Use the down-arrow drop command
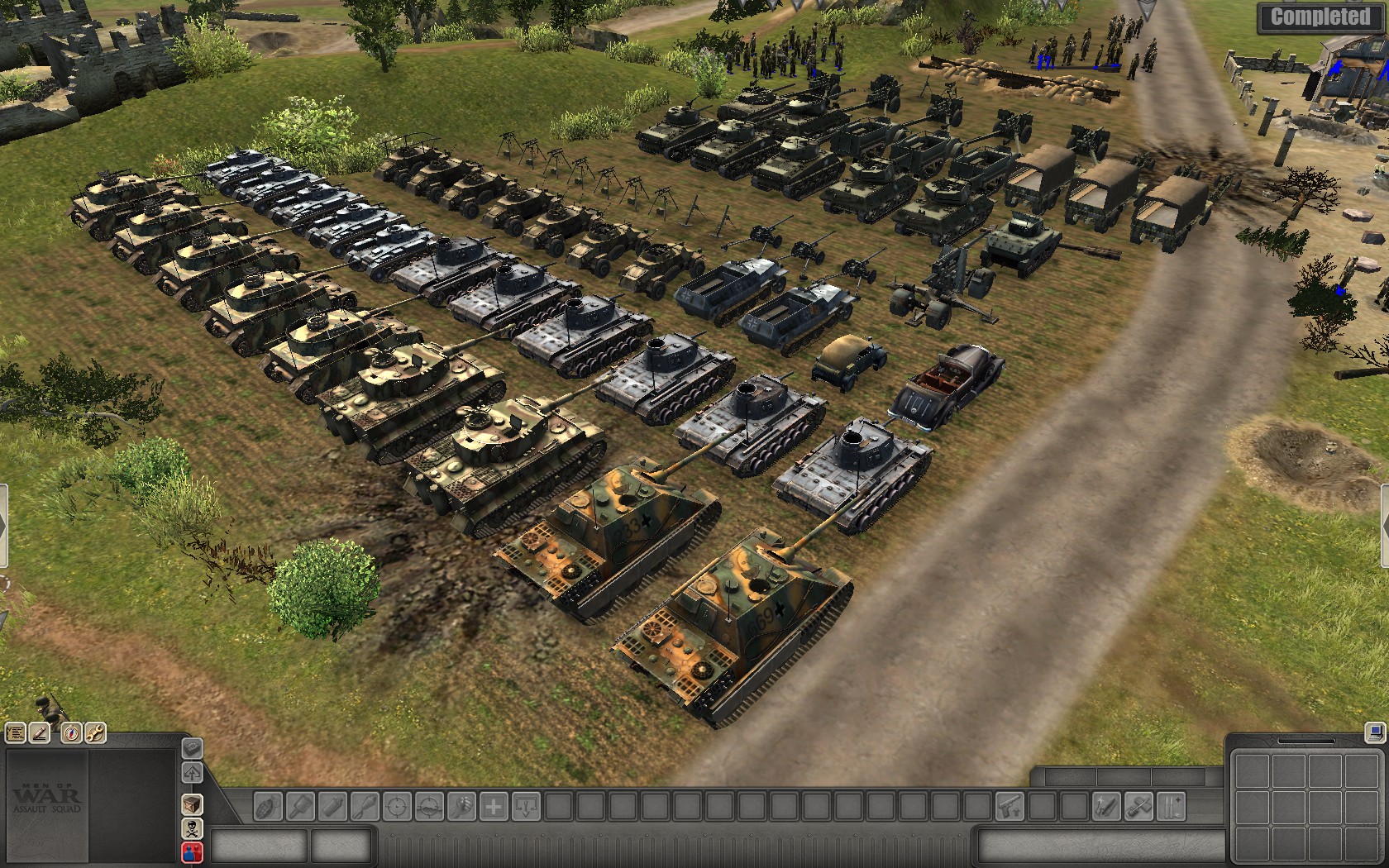1389x868 pixels. (526, 806)
